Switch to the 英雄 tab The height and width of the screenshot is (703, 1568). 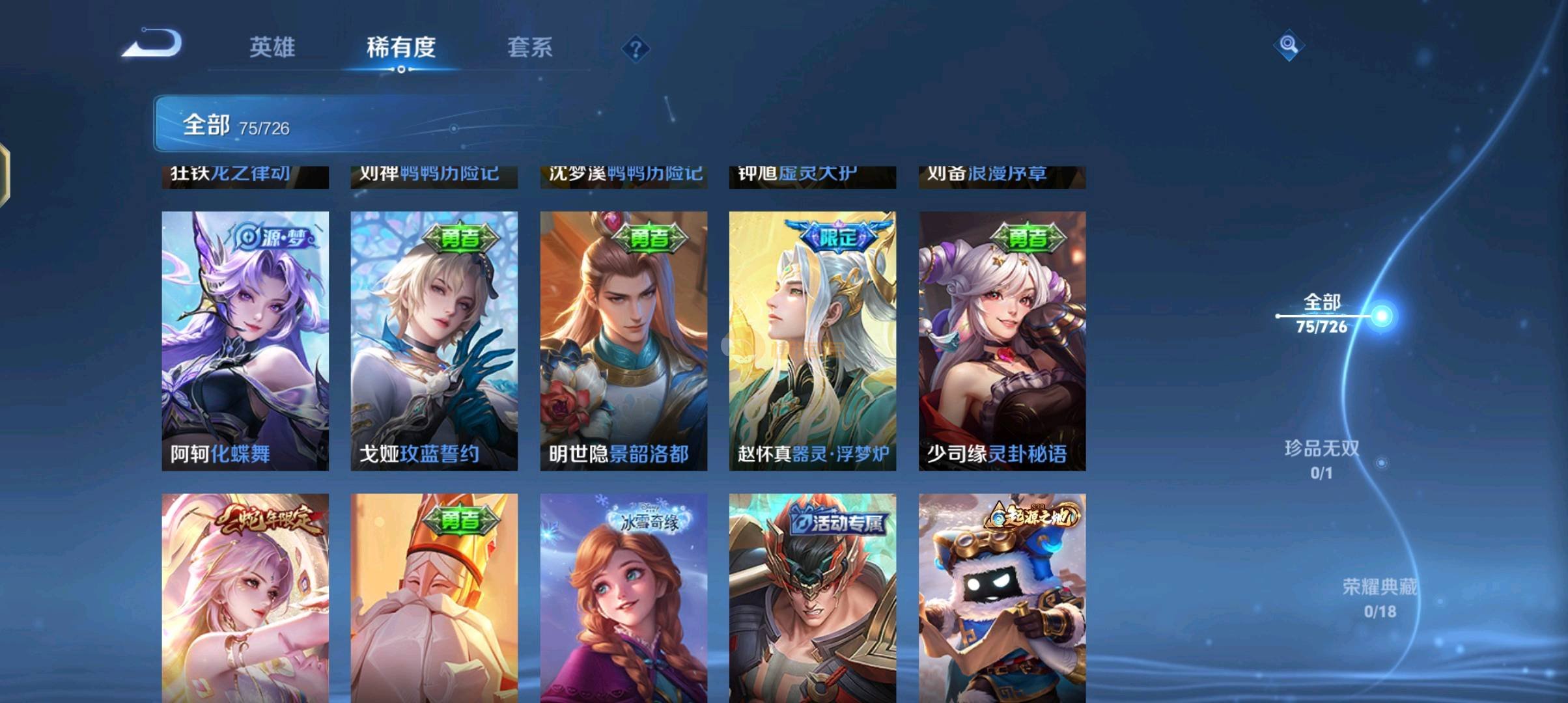[x=272, y=47]
